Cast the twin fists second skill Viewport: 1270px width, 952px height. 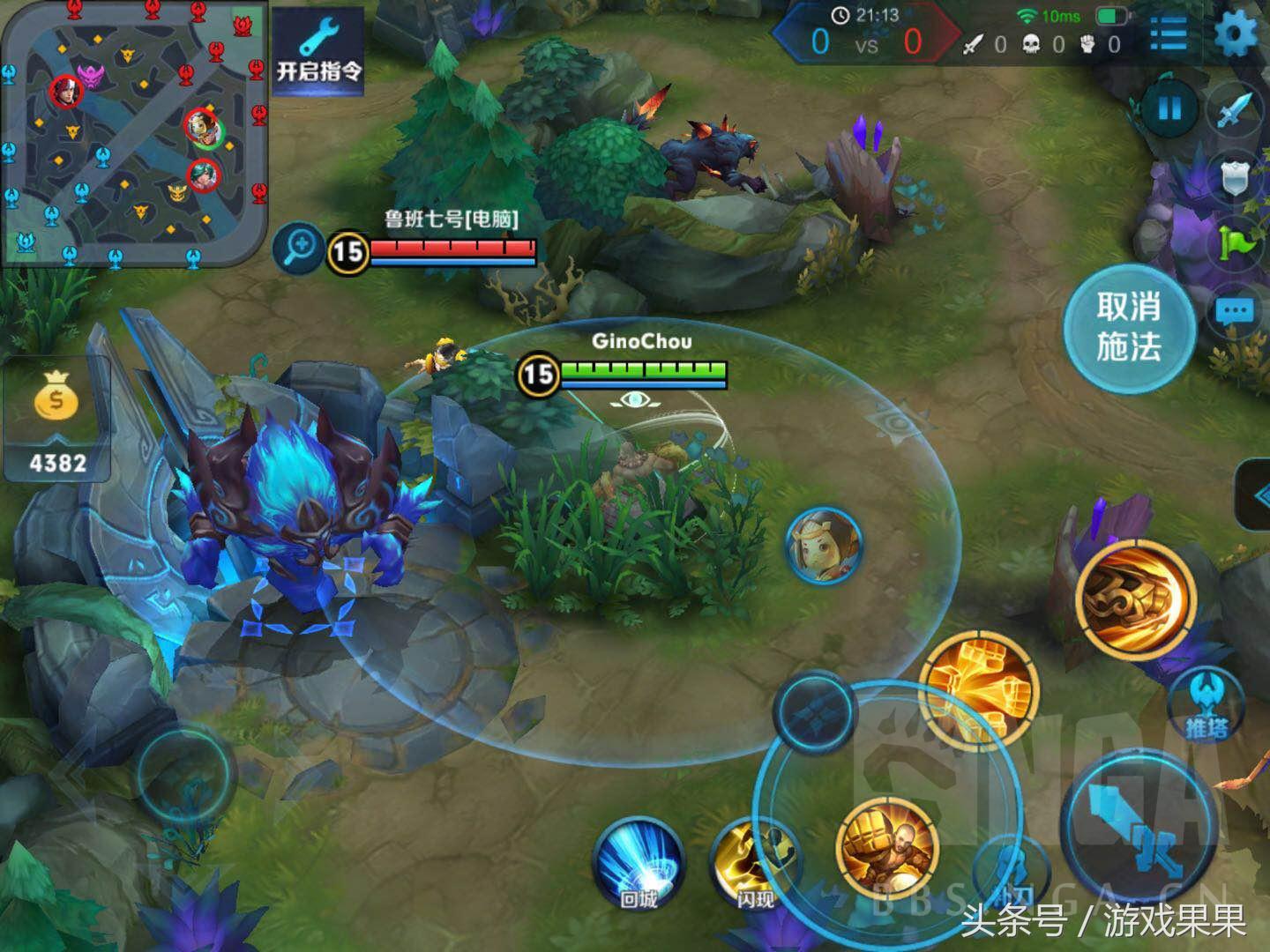979,688
